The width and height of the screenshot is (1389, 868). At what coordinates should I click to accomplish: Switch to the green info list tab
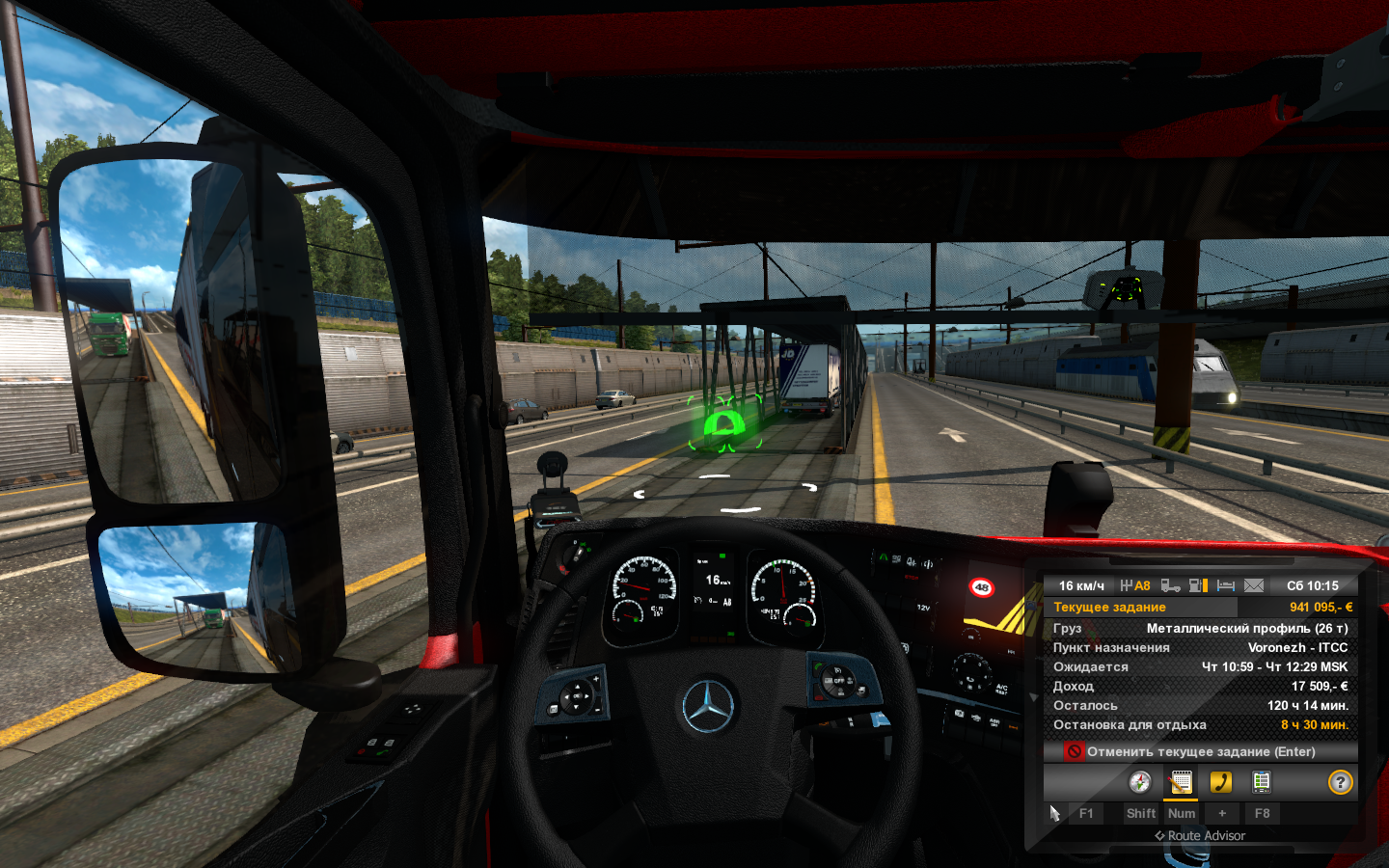[1261, 782]
